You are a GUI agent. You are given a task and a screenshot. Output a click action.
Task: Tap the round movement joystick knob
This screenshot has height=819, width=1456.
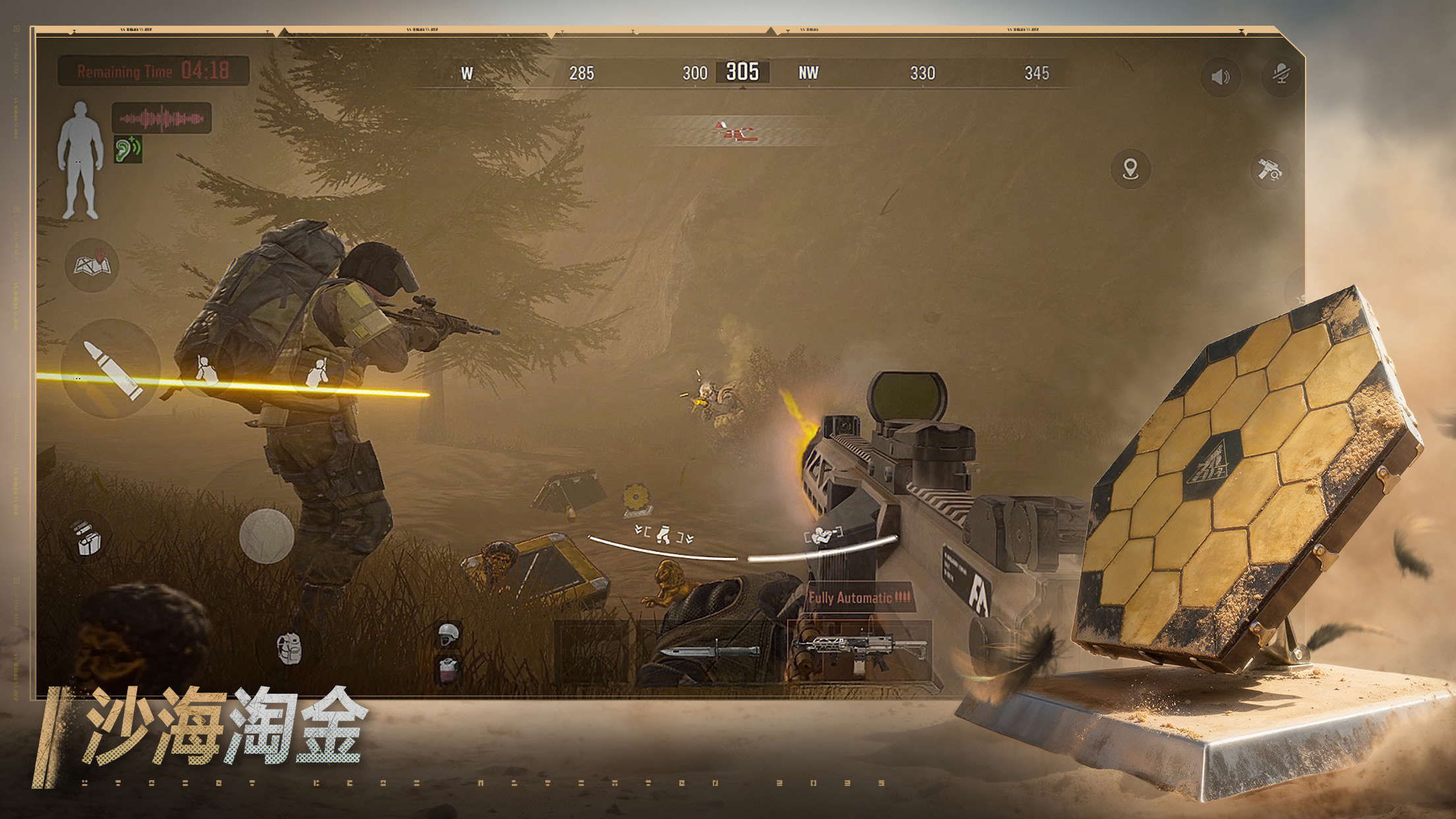pos(266,535)
